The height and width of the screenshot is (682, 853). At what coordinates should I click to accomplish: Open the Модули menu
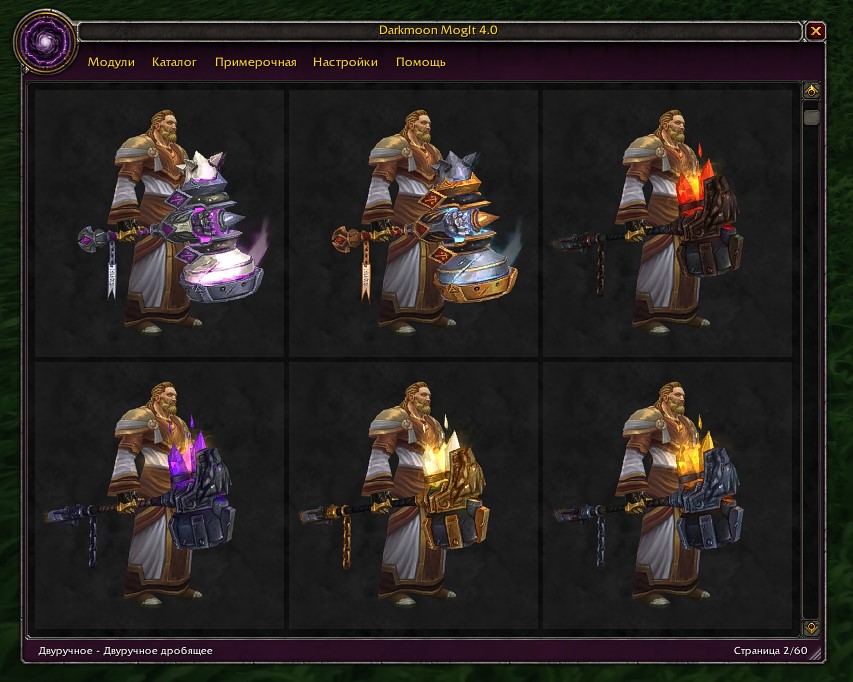(x=111, y=62)
